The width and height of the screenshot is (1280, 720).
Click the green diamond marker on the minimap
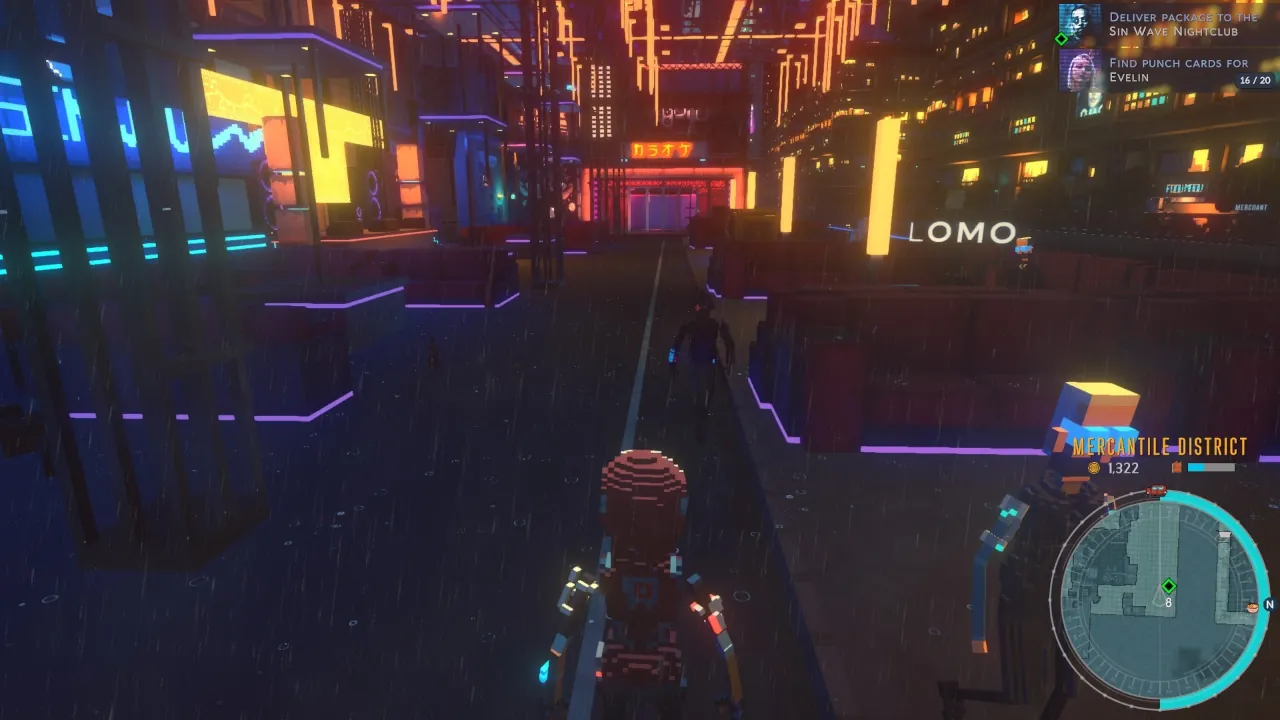(x=1168, y=586)
